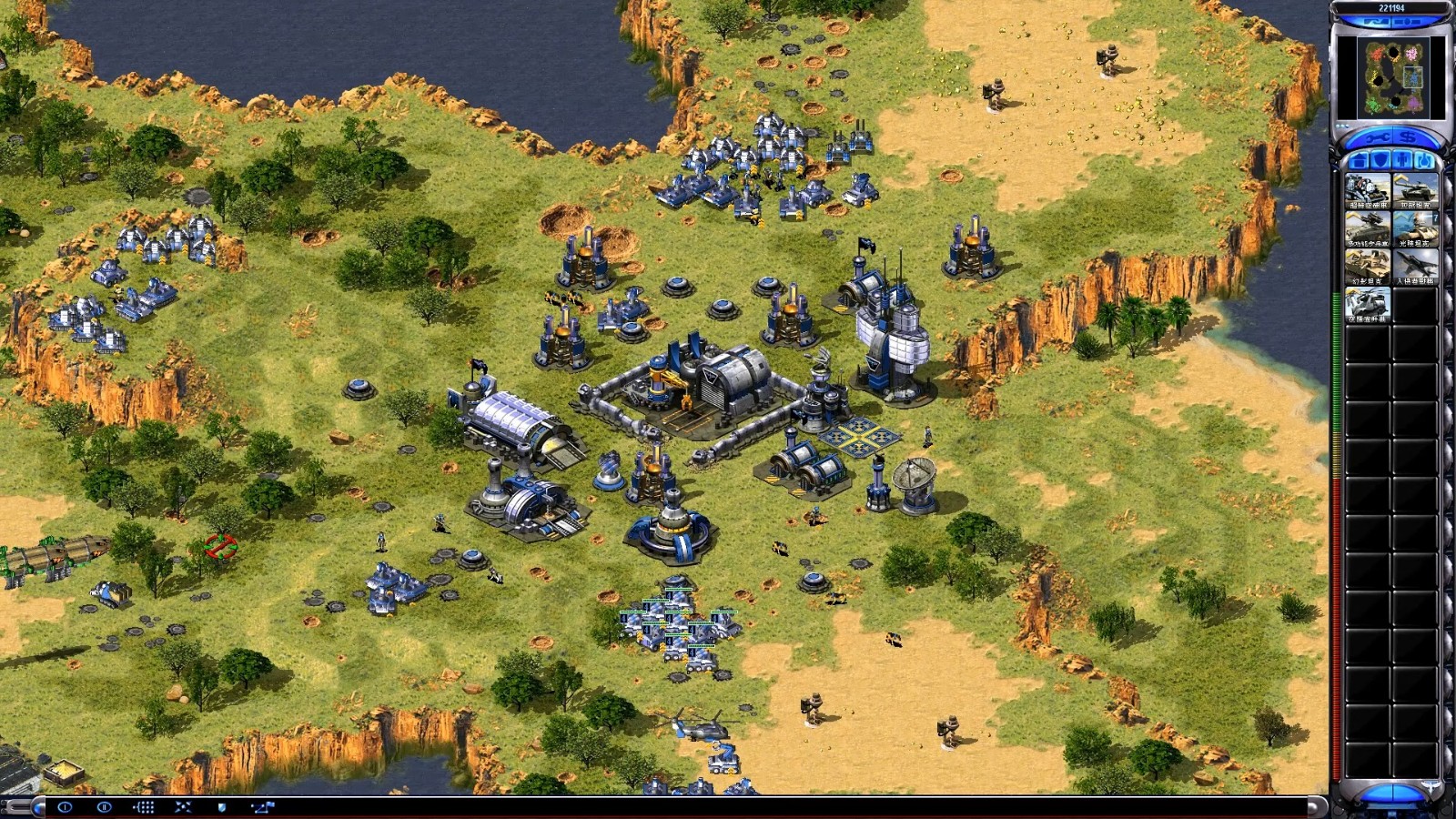Build an IFV multi-purpose vehicle
The height and width of the screenshot is (819, 1456).
point(1368,230)
